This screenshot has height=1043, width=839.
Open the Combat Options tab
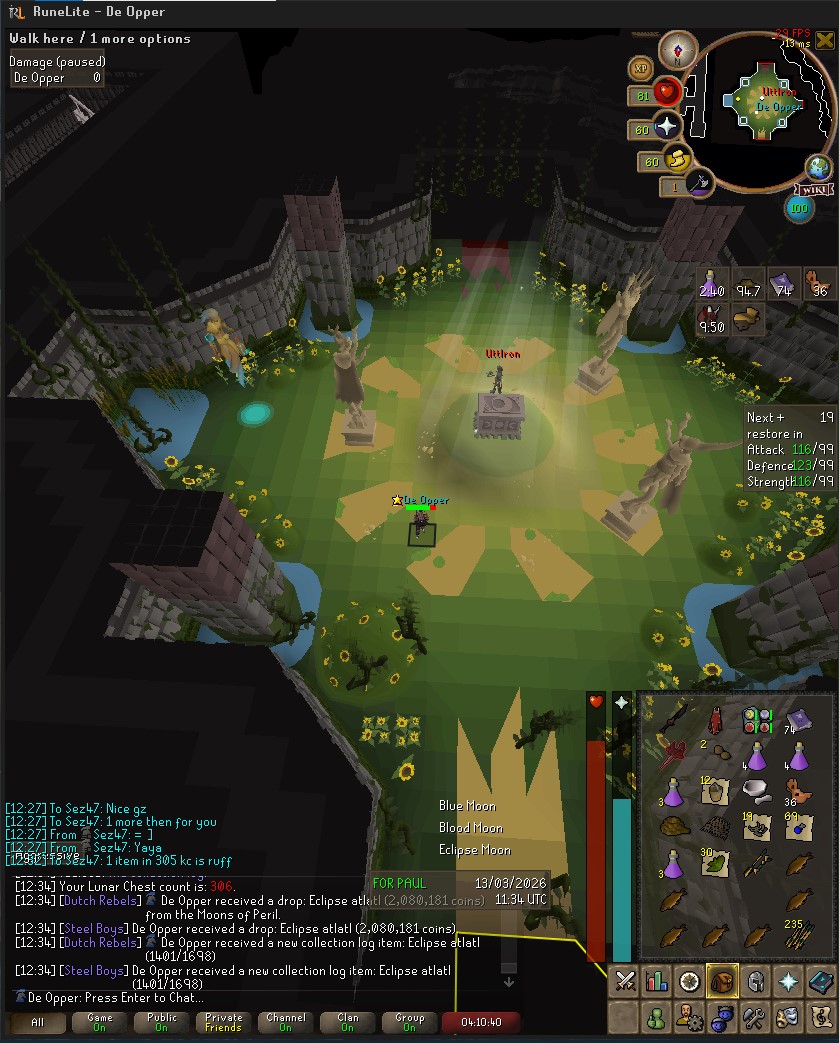coord(625,982)
